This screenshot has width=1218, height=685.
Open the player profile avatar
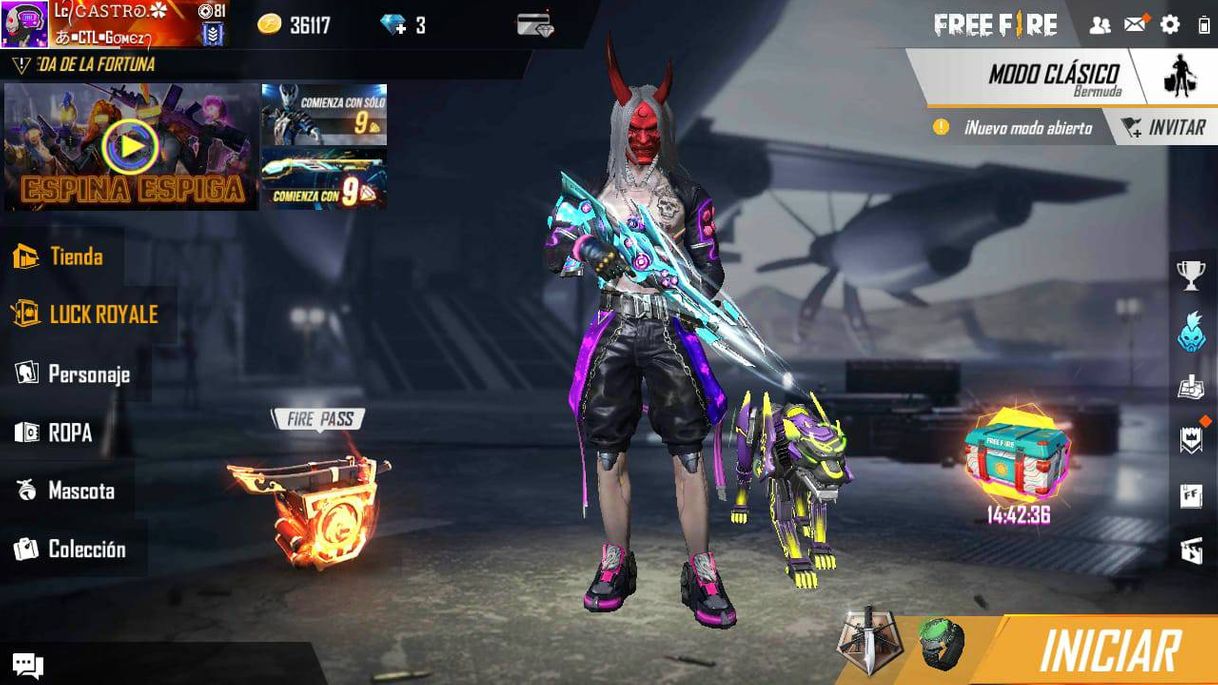(x=24, y=23)
